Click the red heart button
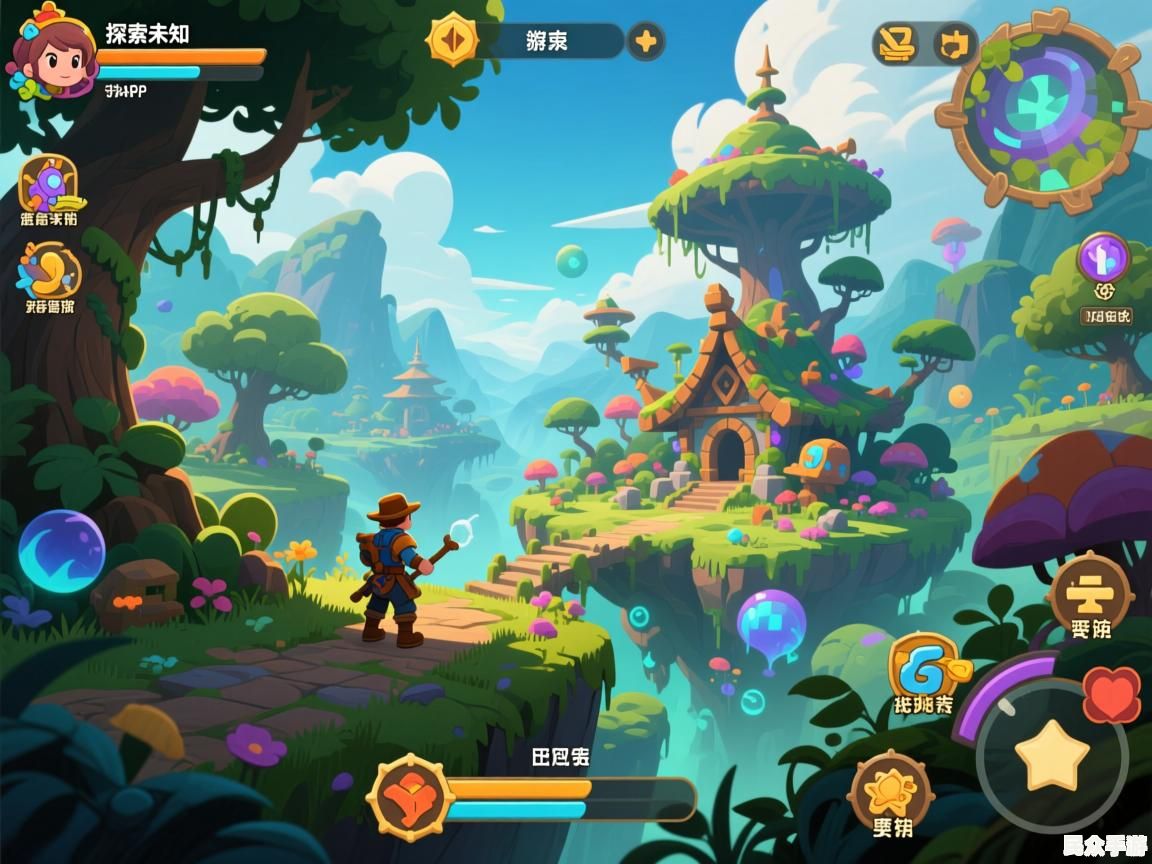Image resolution: width=1152 pixels, height=864 pixels. click(x=1112, y=694)
